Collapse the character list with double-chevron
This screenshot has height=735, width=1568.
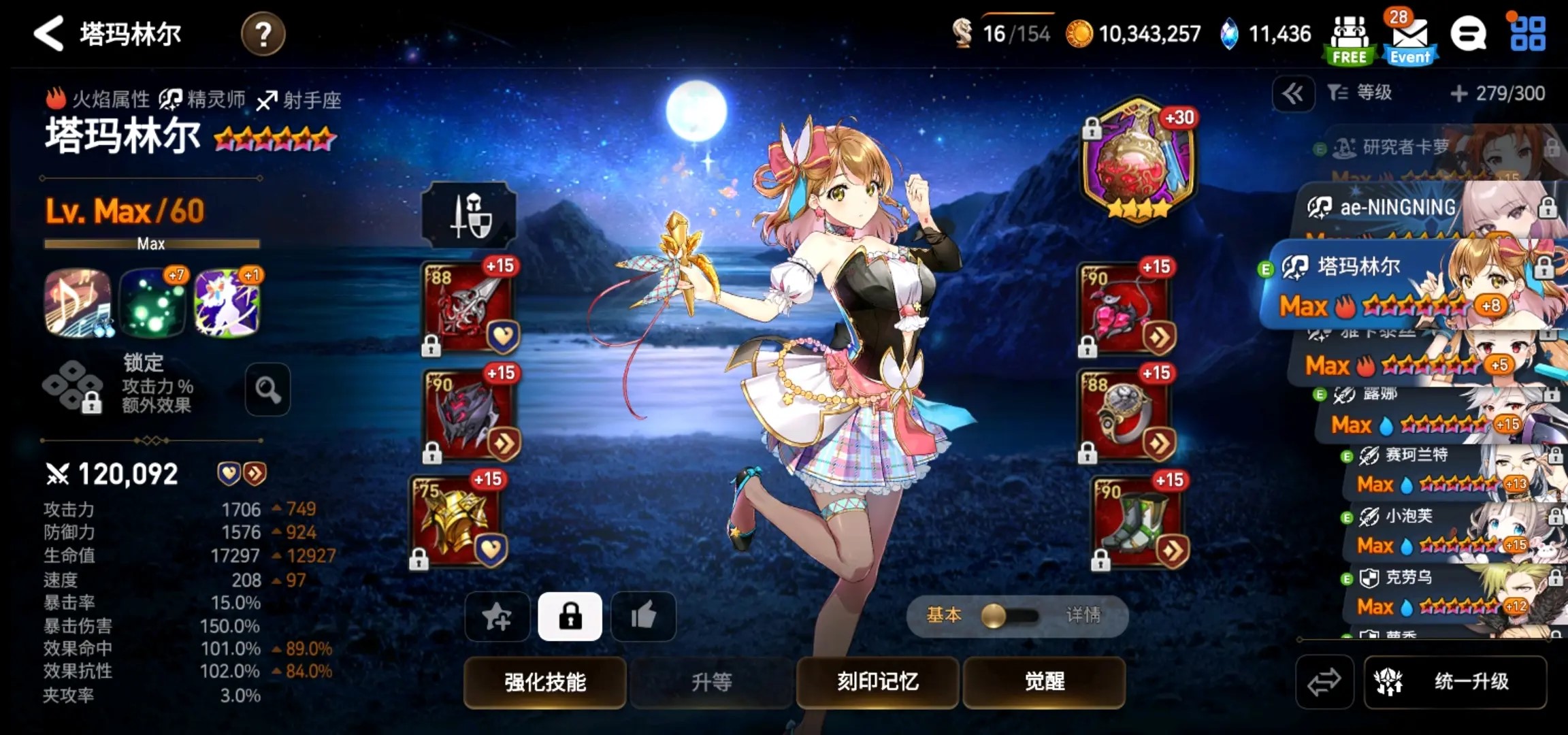pyautogui.click(x=1295, y=93)
